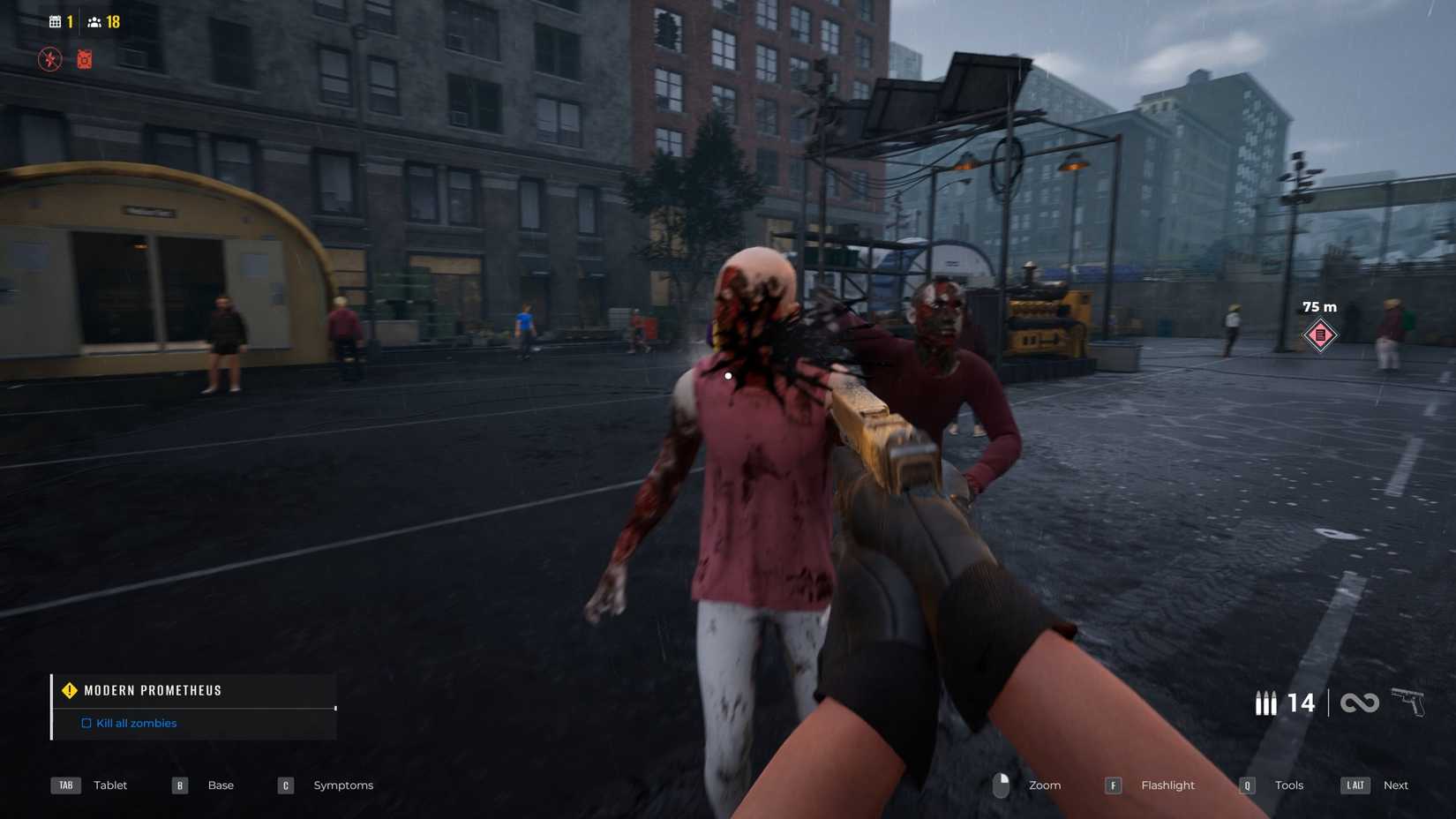This screenshot has height=819, width=1456.
Task: Click the Kill all zombies objective text
Action: 137,723
